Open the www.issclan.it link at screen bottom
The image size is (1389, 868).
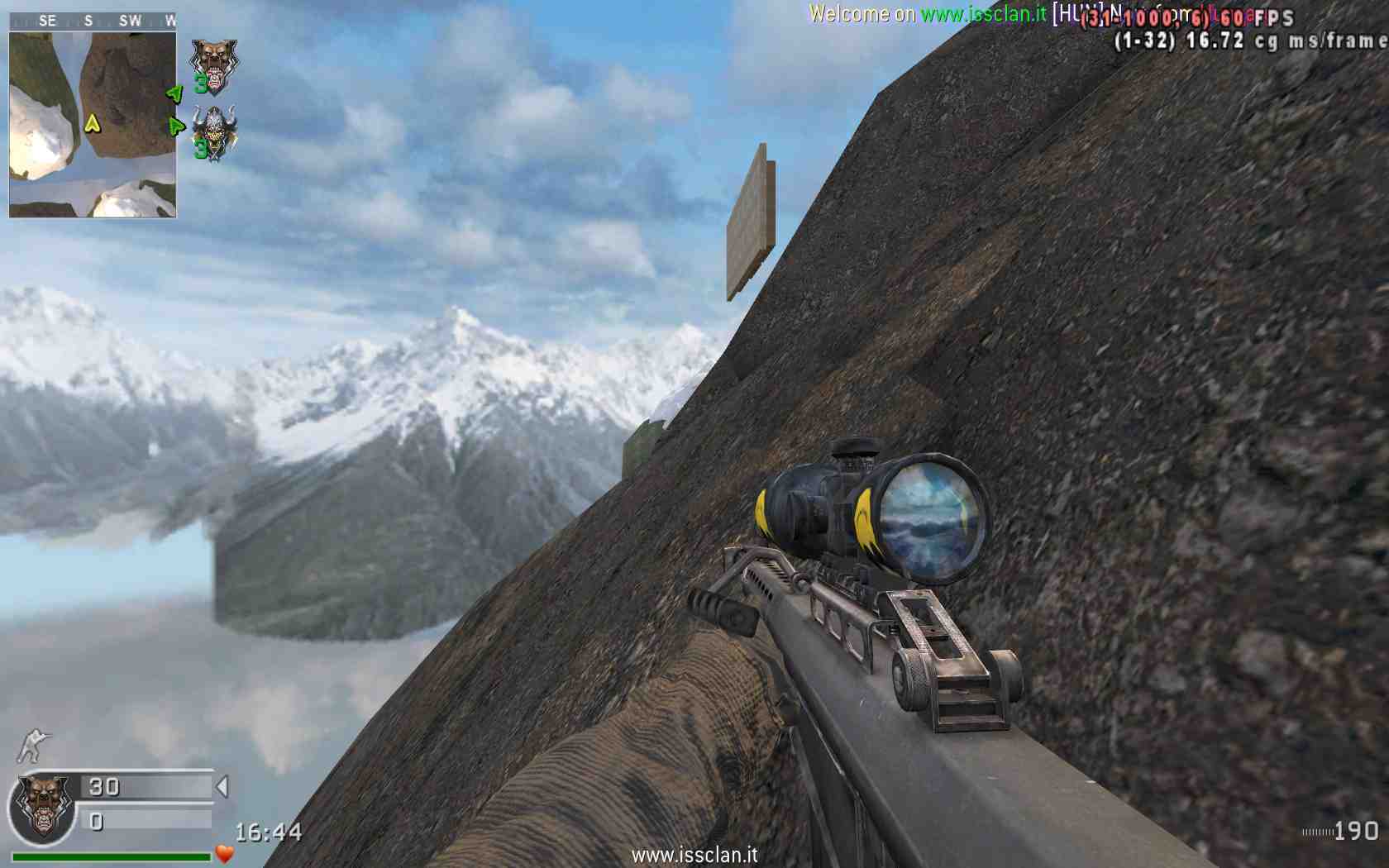point(694,855)
